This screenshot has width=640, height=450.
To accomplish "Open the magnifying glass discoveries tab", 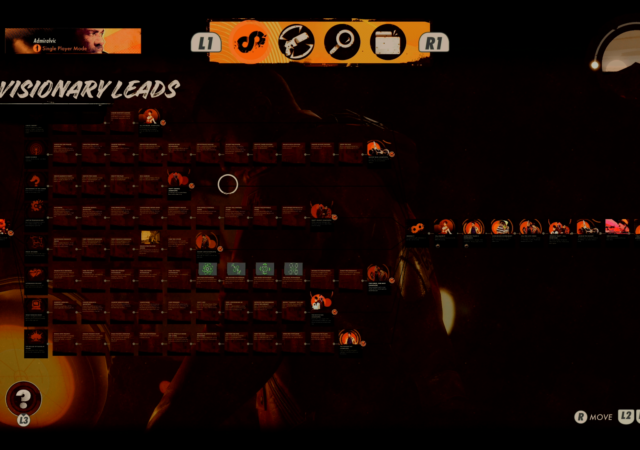I will [342, 42].
